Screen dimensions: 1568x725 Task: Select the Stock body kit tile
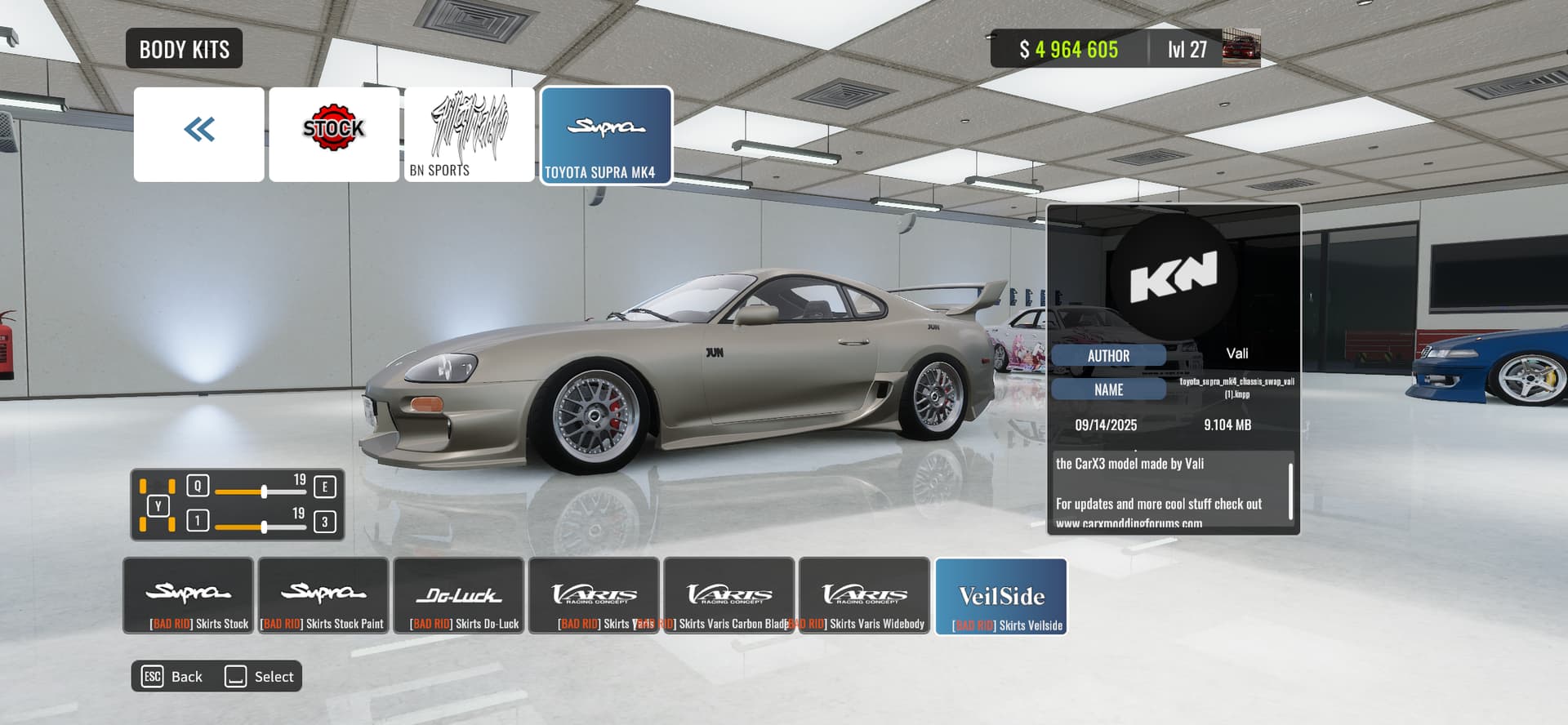334,134
